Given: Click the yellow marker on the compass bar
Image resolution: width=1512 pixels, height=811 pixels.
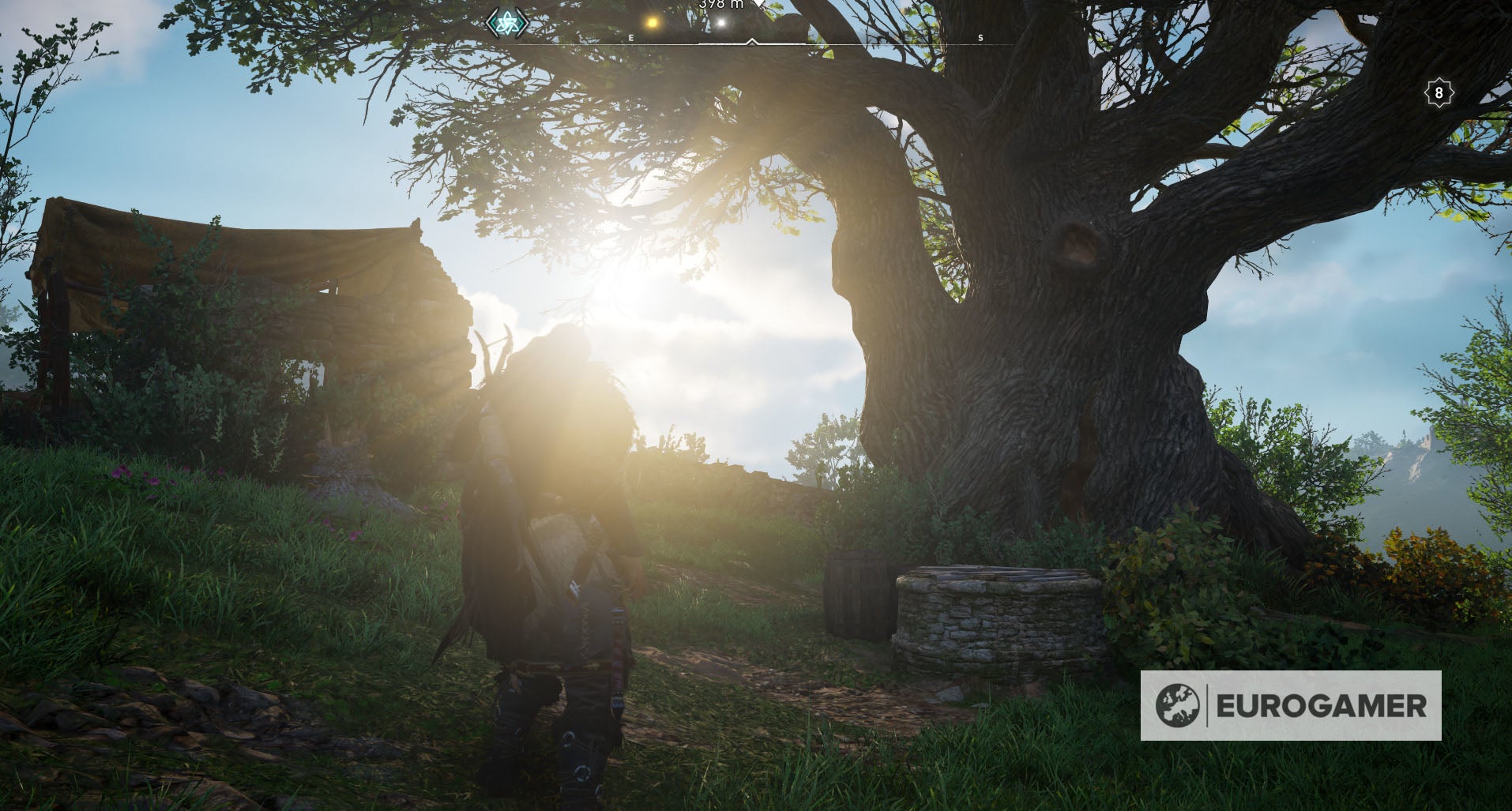Looking at the screenshot, I should [650, 21].
